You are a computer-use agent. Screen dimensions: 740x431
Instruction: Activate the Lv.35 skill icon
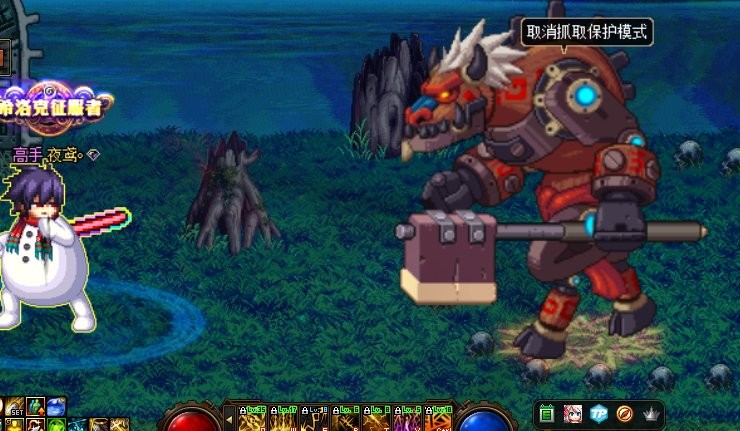pyautogui.click(x=251, y=420)
